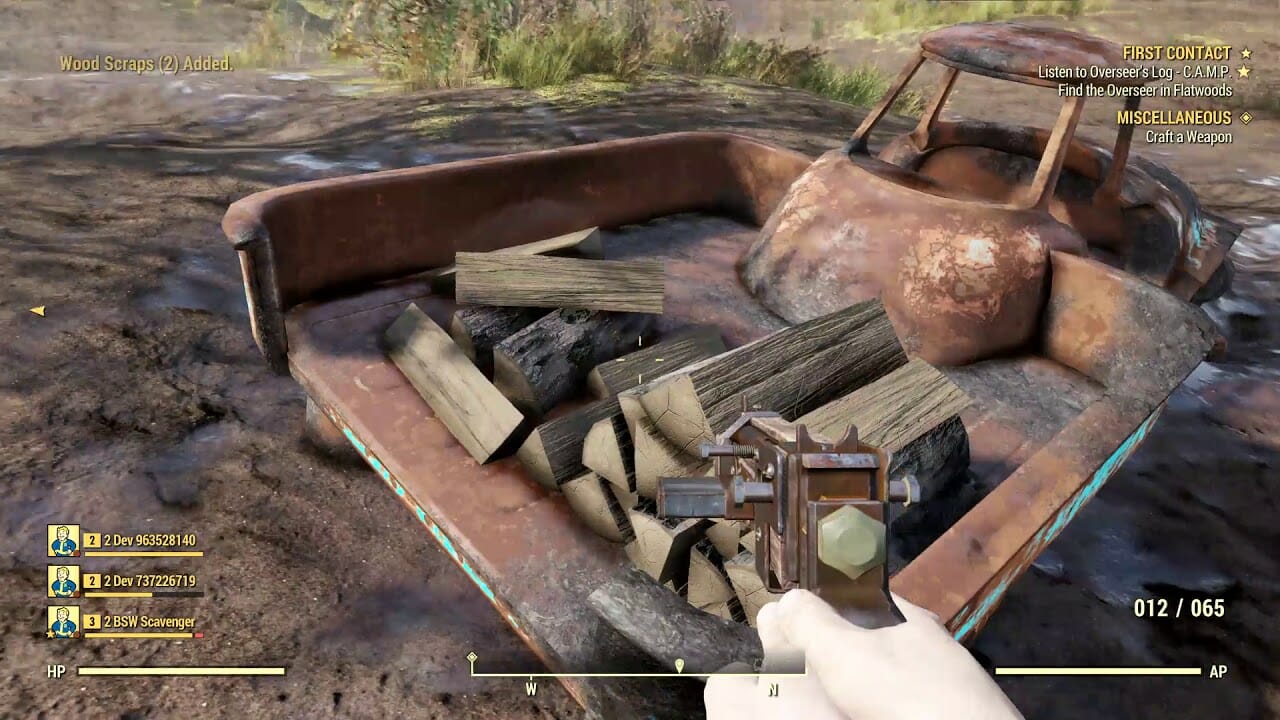This screenshot has width=1280, height=720.
Task: Select Find the Overseer in Flatwoods objective
Action: coord(1145,90)
